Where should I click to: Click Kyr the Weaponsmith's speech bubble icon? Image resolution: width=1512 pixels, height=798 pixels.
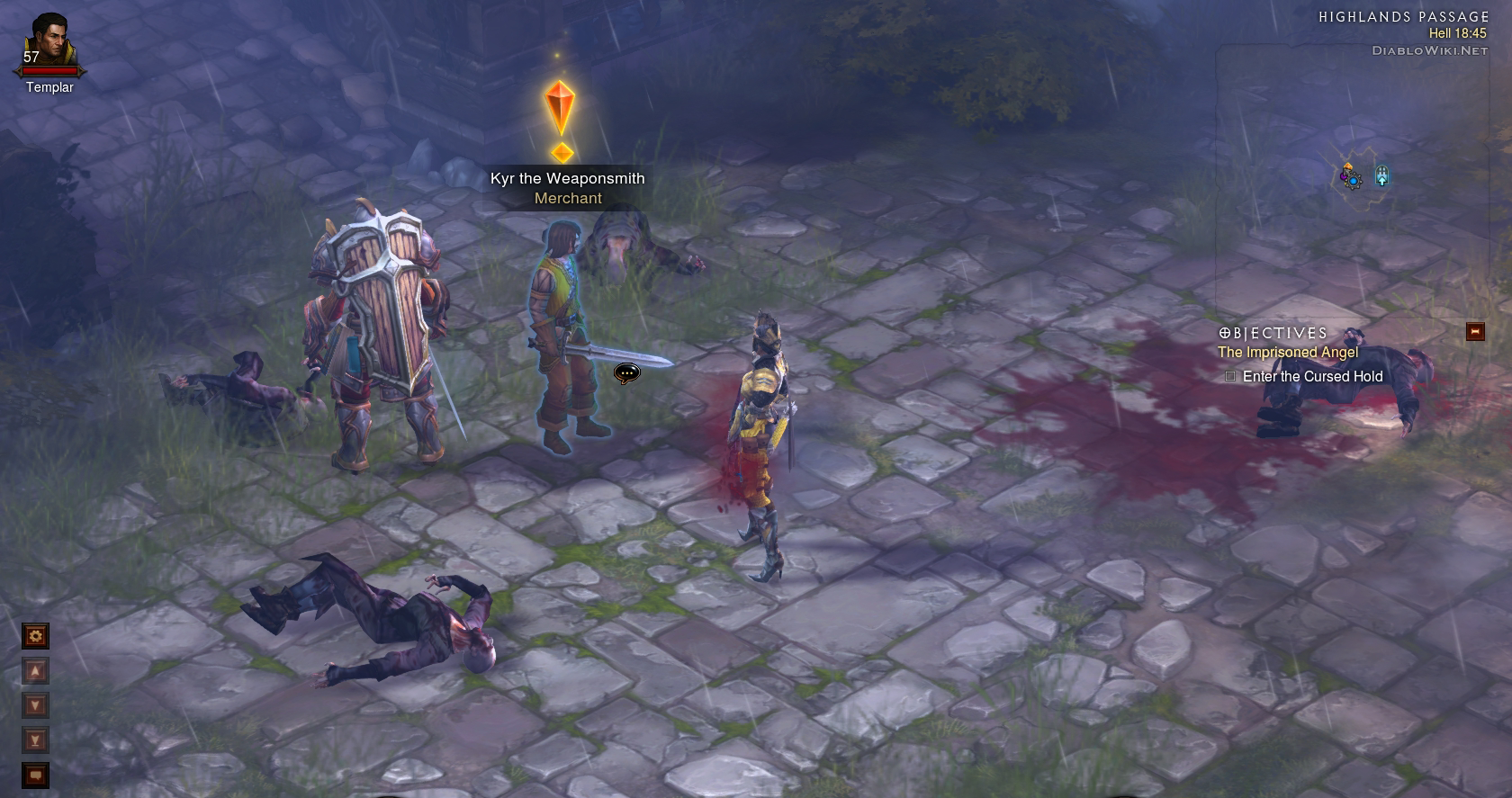click(626, 372)
